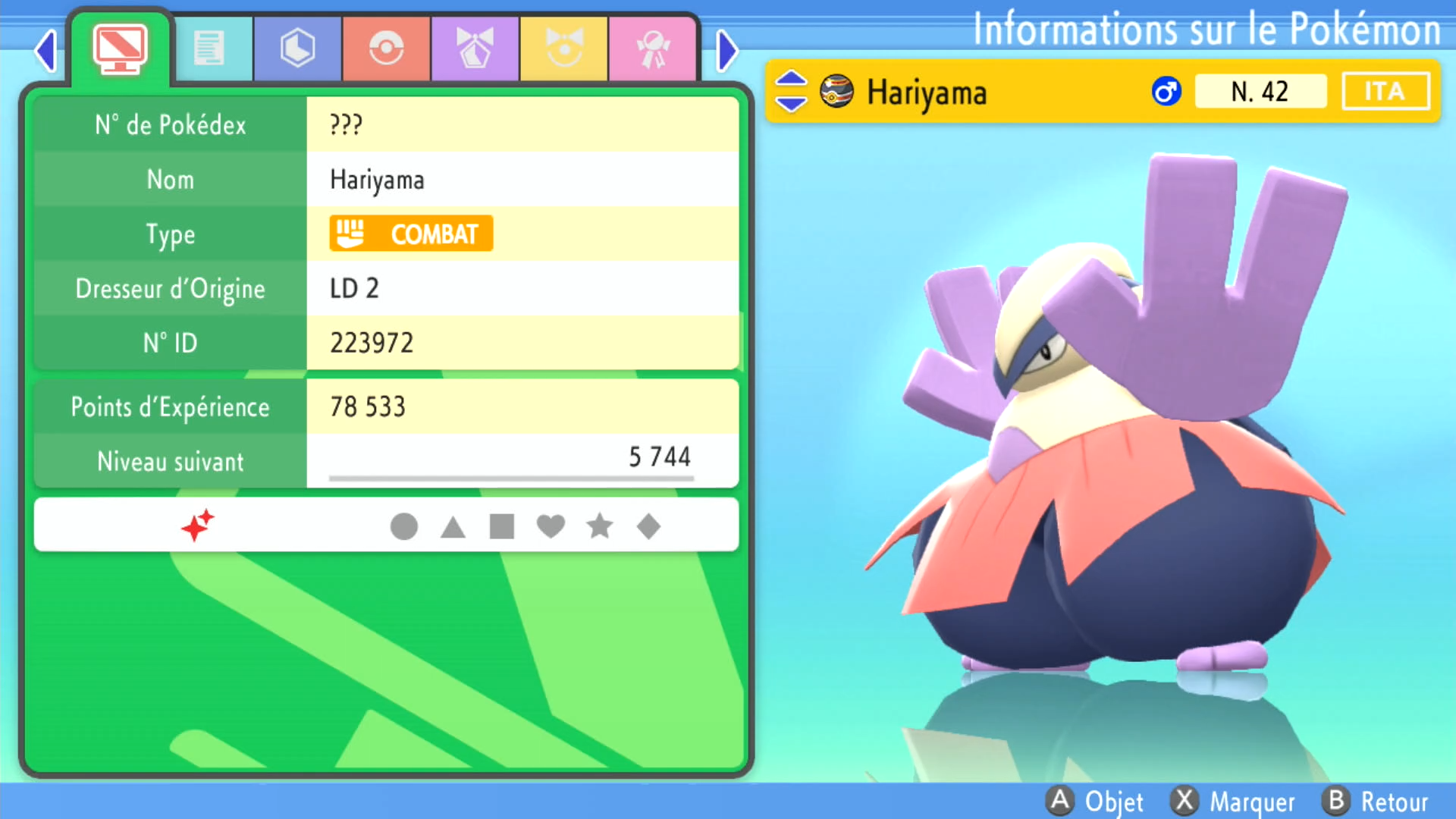This screenshot has width=1456, height=819.
Task: Open the blue hexagon stats tab
Action: [297, 49]
